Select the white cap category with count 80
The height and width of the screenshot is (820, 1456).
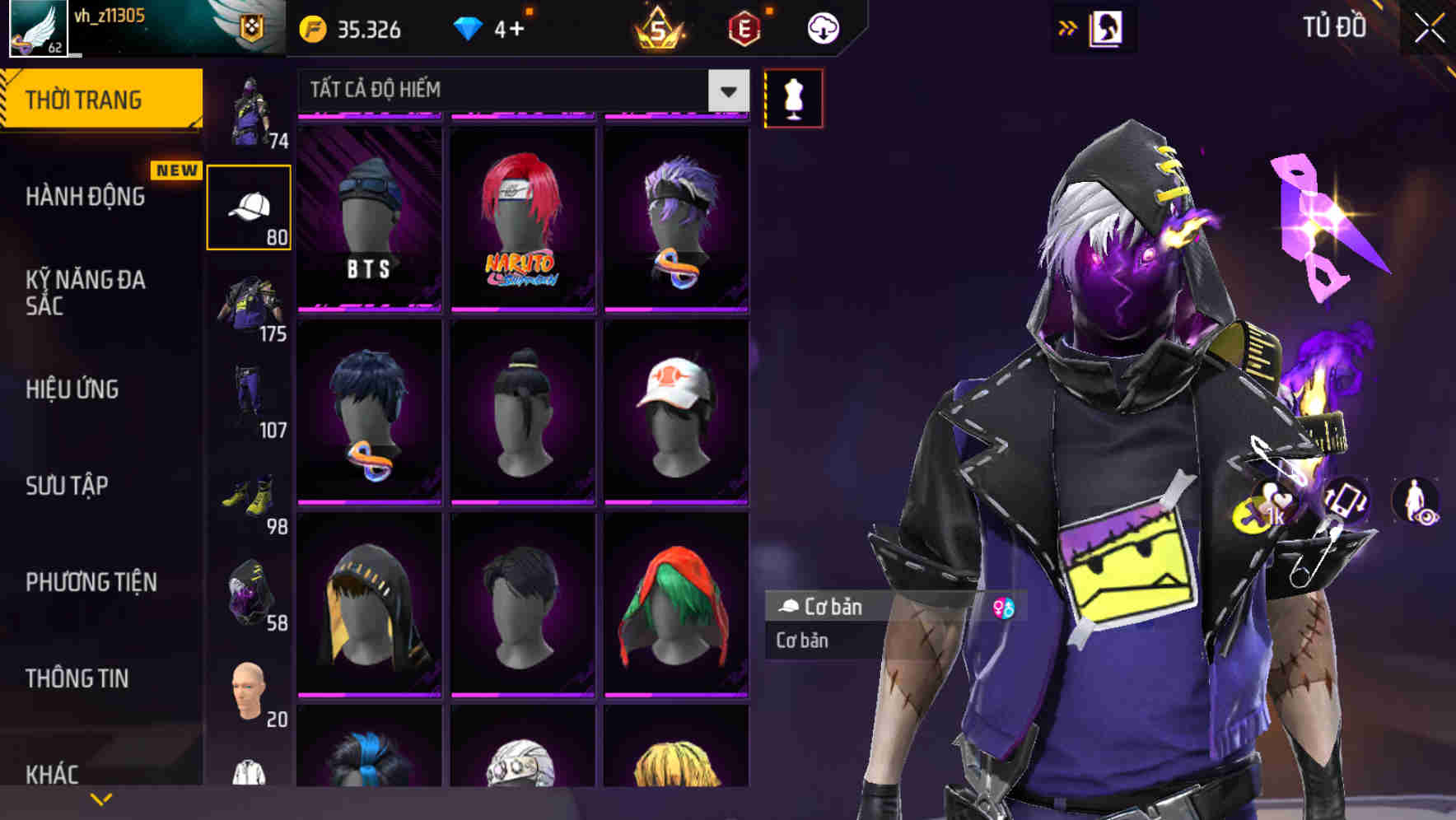coord(250,206)
